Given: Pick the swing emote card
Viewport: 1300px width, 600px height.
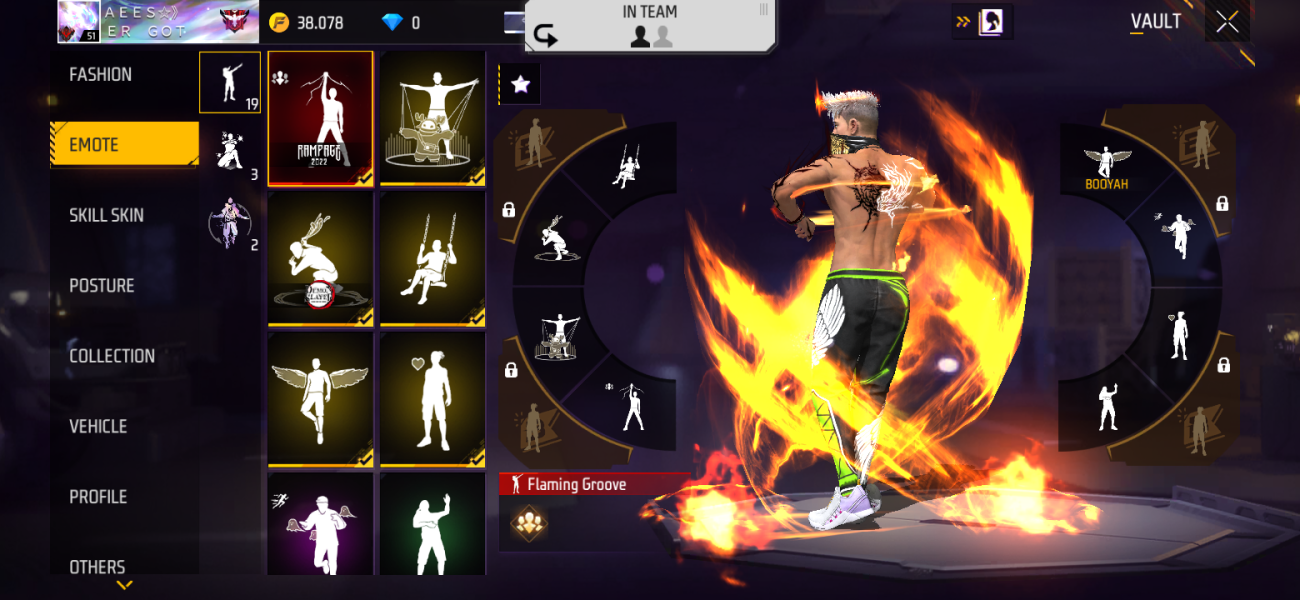Looking at the screenshot, I should 432,258.
